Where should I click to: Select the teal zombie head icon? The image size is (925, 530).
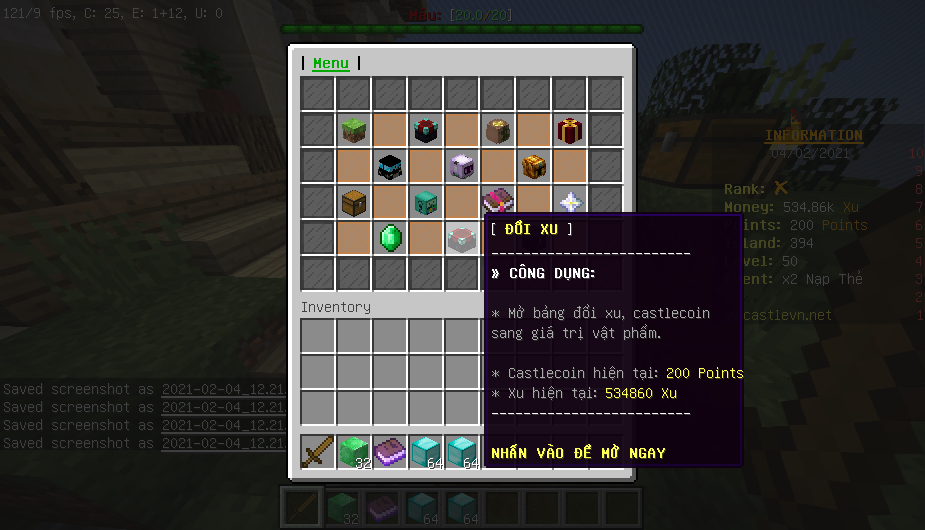pyautogui.click(x=426, y=202)
